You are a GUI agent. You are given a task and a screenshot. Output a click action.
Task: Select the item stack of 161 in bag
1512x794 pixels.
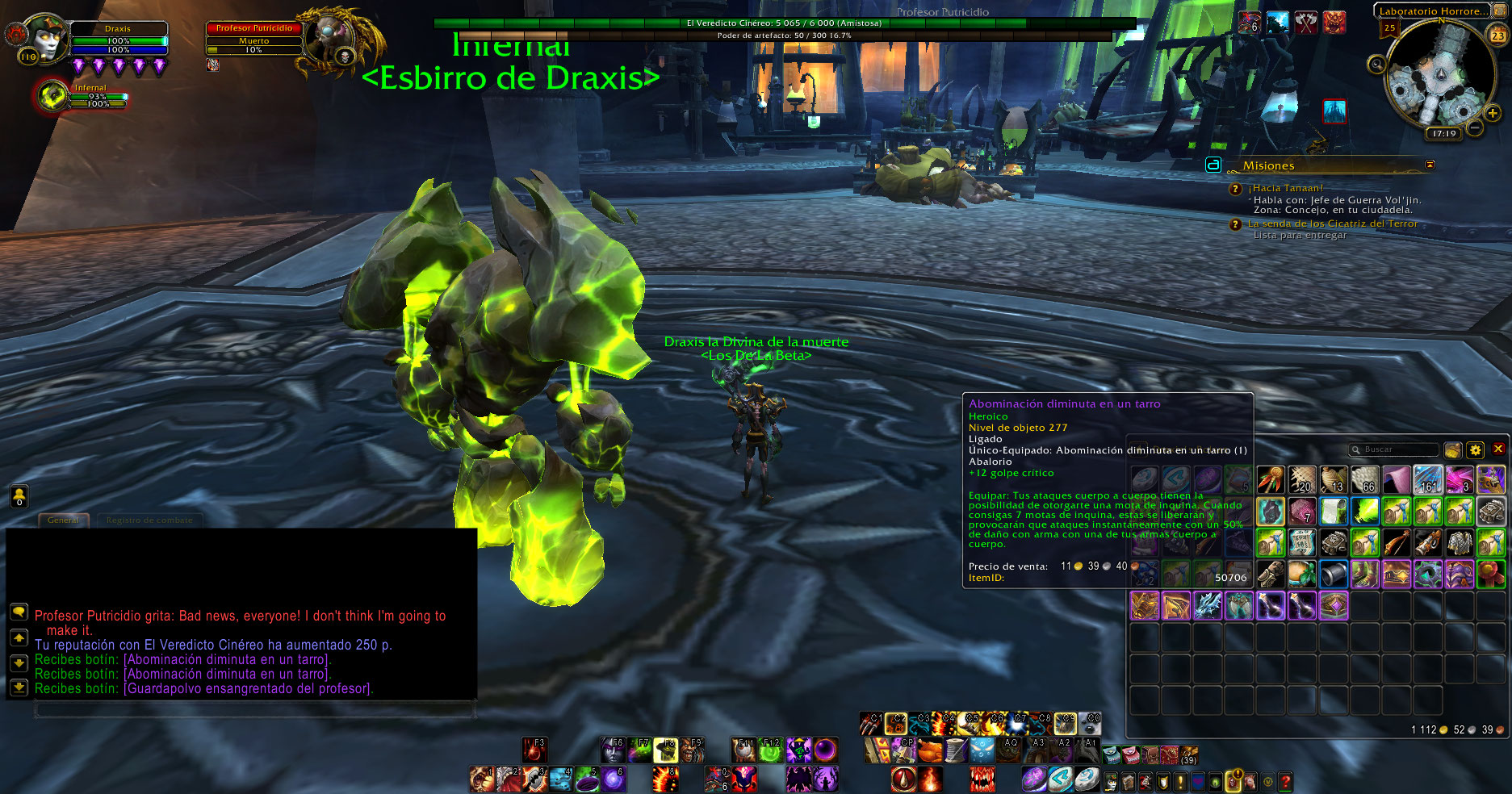pyautogui.click(x=1427, y=480)
